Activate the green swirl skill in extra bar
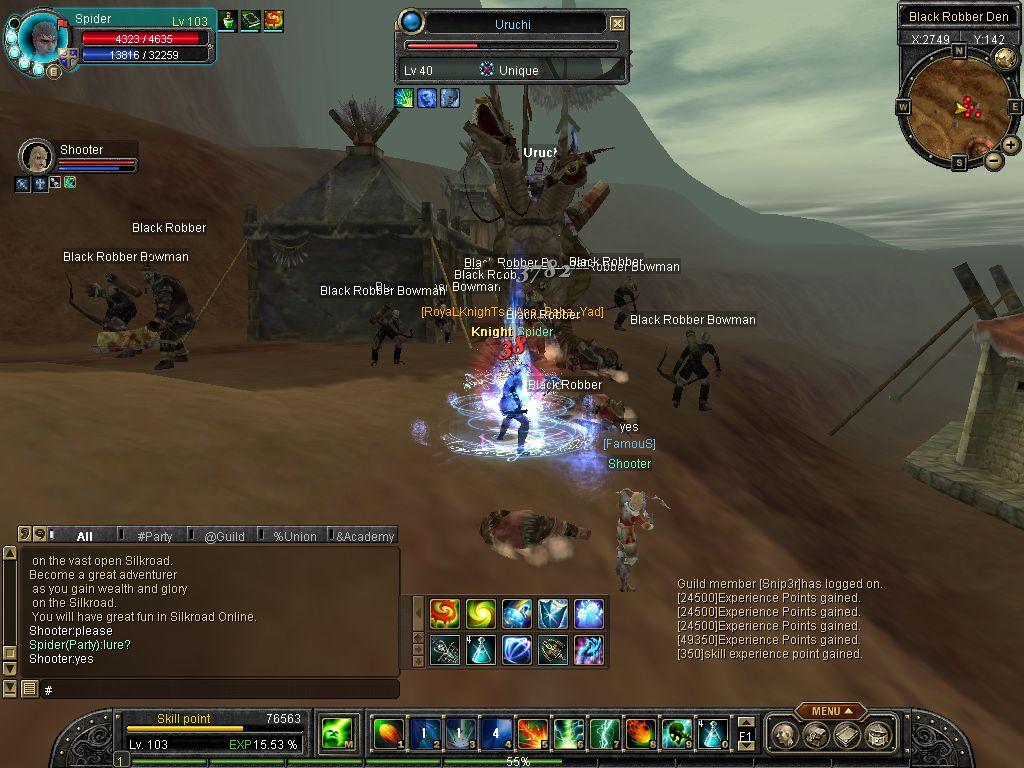The width and height of the screenshot is (1024, 768). [481, 614]
